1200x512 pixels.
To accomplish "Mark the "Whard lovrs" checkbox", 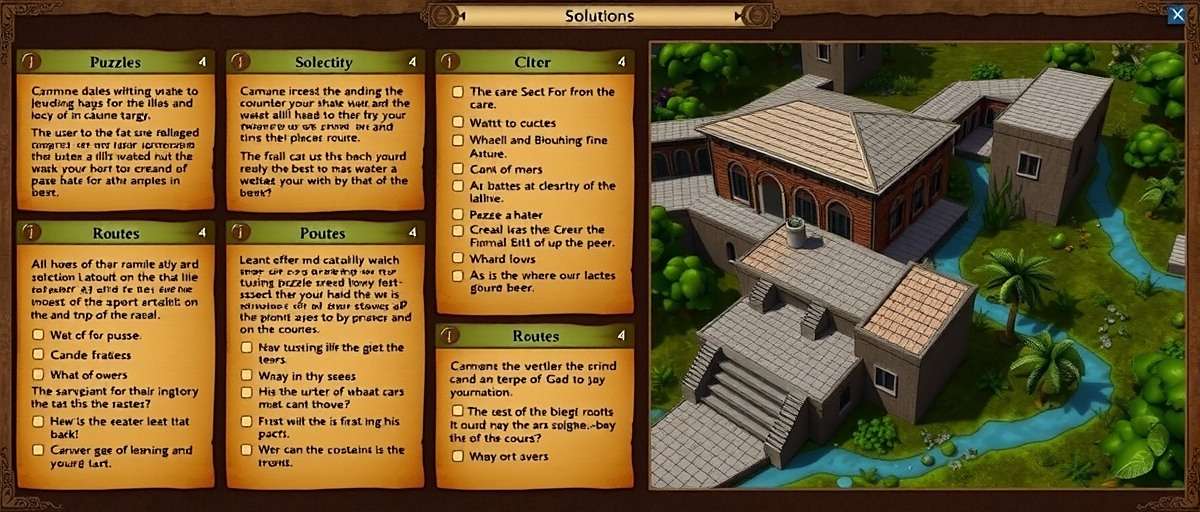I will click(x=457, y=258).
